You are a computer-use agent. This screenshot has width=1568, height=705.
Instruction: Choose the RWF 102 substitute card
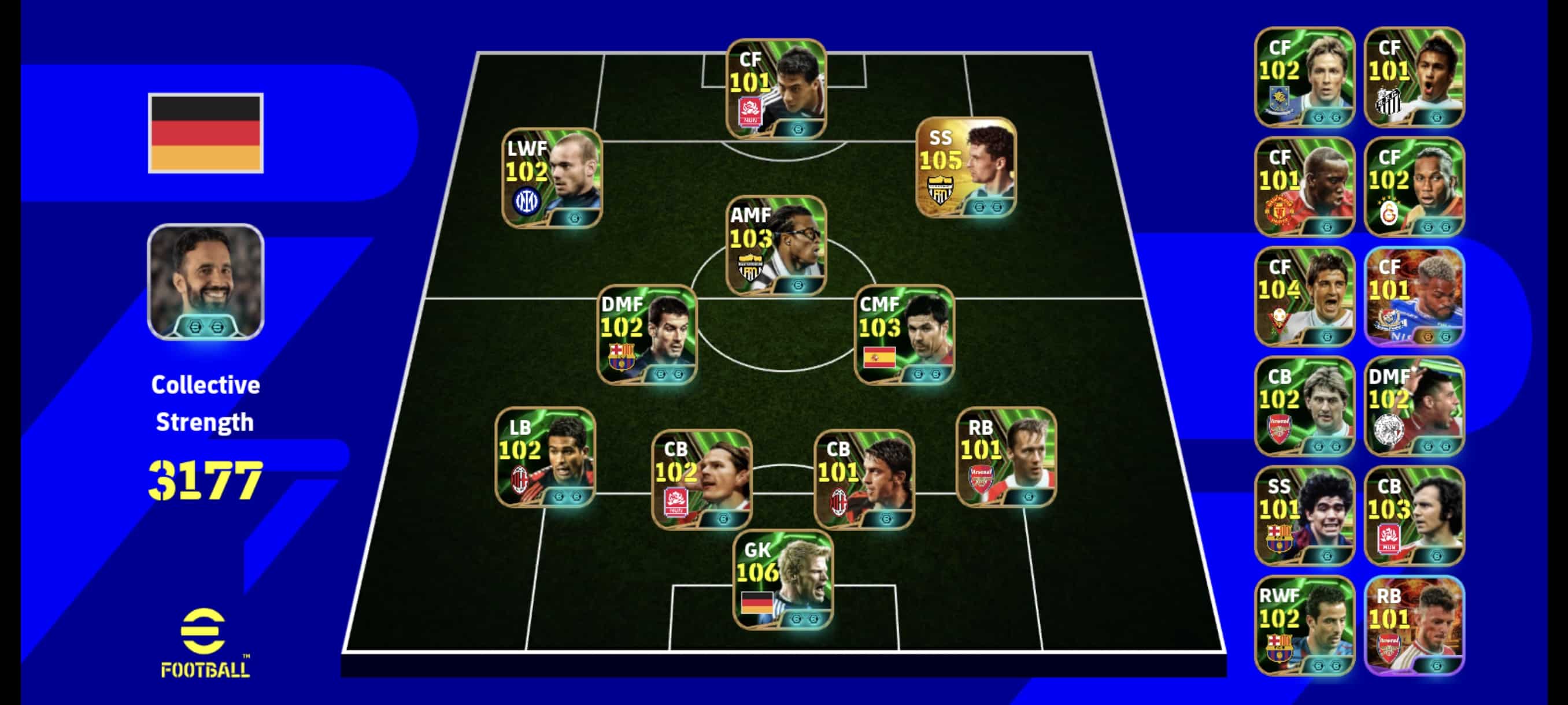click(1304, 625)
